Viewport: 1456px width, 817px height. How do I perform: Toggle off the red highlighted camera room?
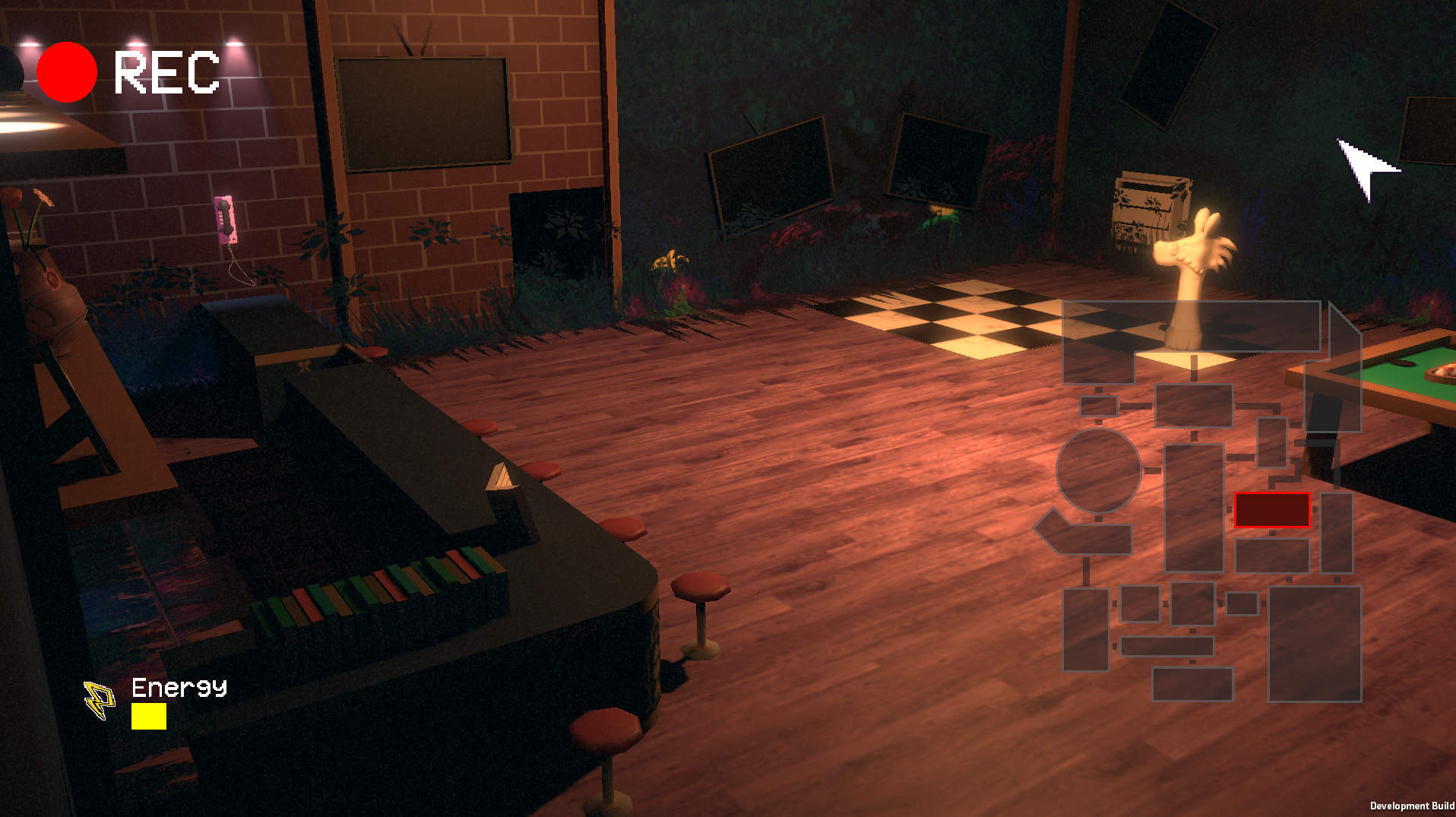(x=1272, y=510)
